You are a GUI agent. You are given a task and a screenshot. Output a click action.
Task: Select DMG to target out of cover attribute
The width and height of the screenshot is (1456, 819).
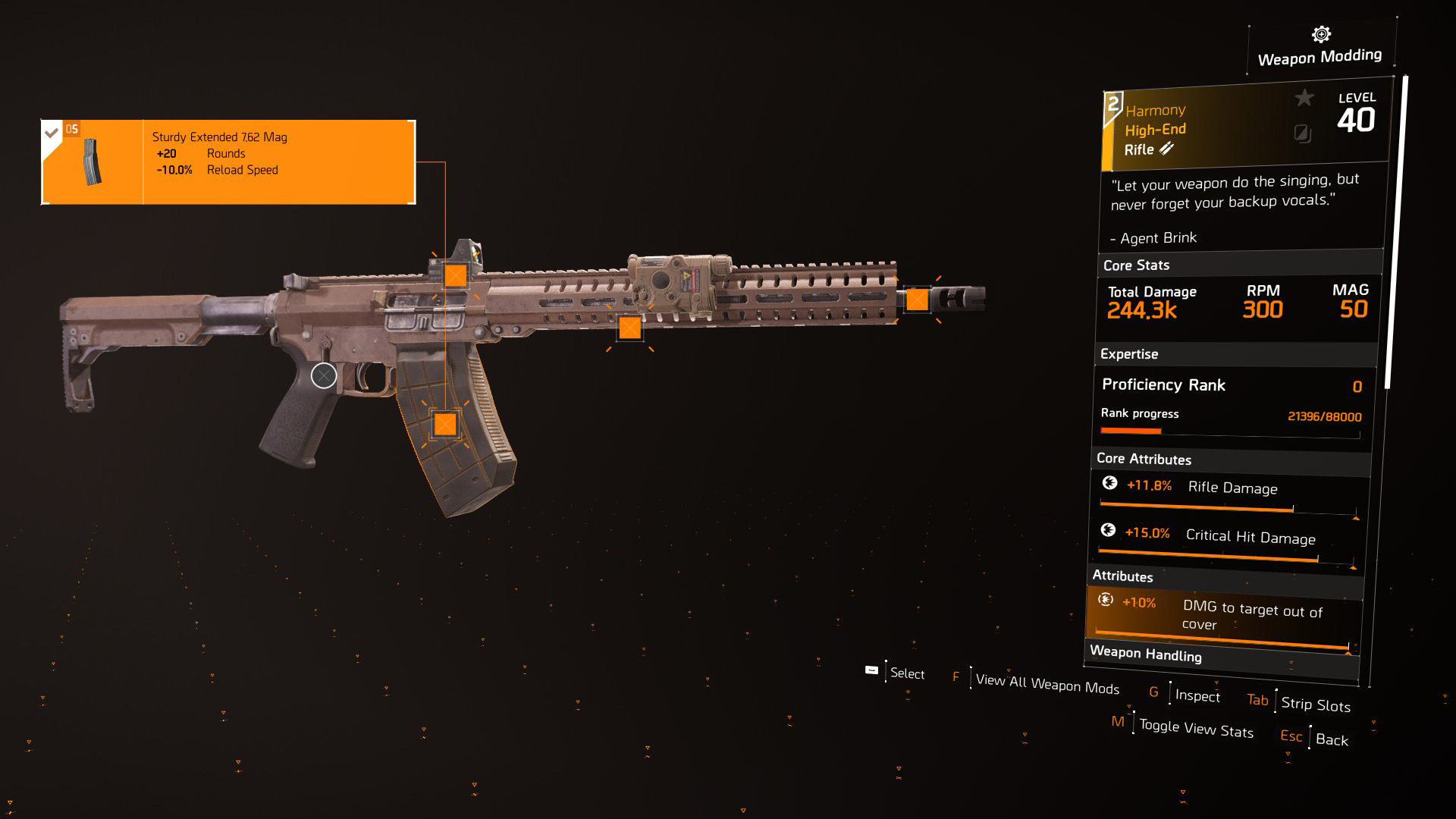[1222, 616]
